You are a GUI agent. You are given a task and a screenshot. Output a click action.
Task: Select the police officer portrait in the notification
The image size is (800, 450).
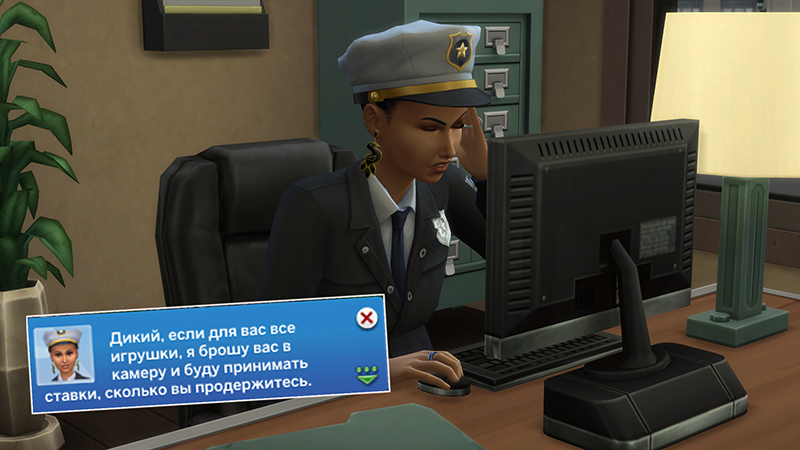(x=64, y=355)
